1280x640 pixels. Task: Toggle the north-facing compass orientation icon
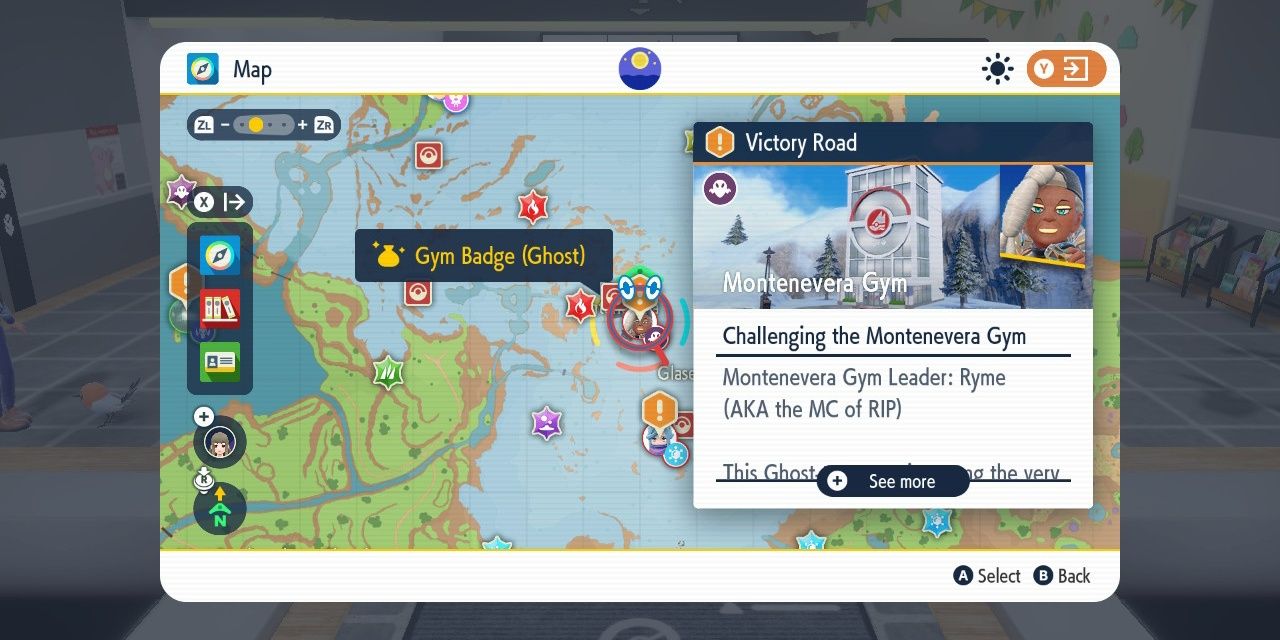(220, 508)
